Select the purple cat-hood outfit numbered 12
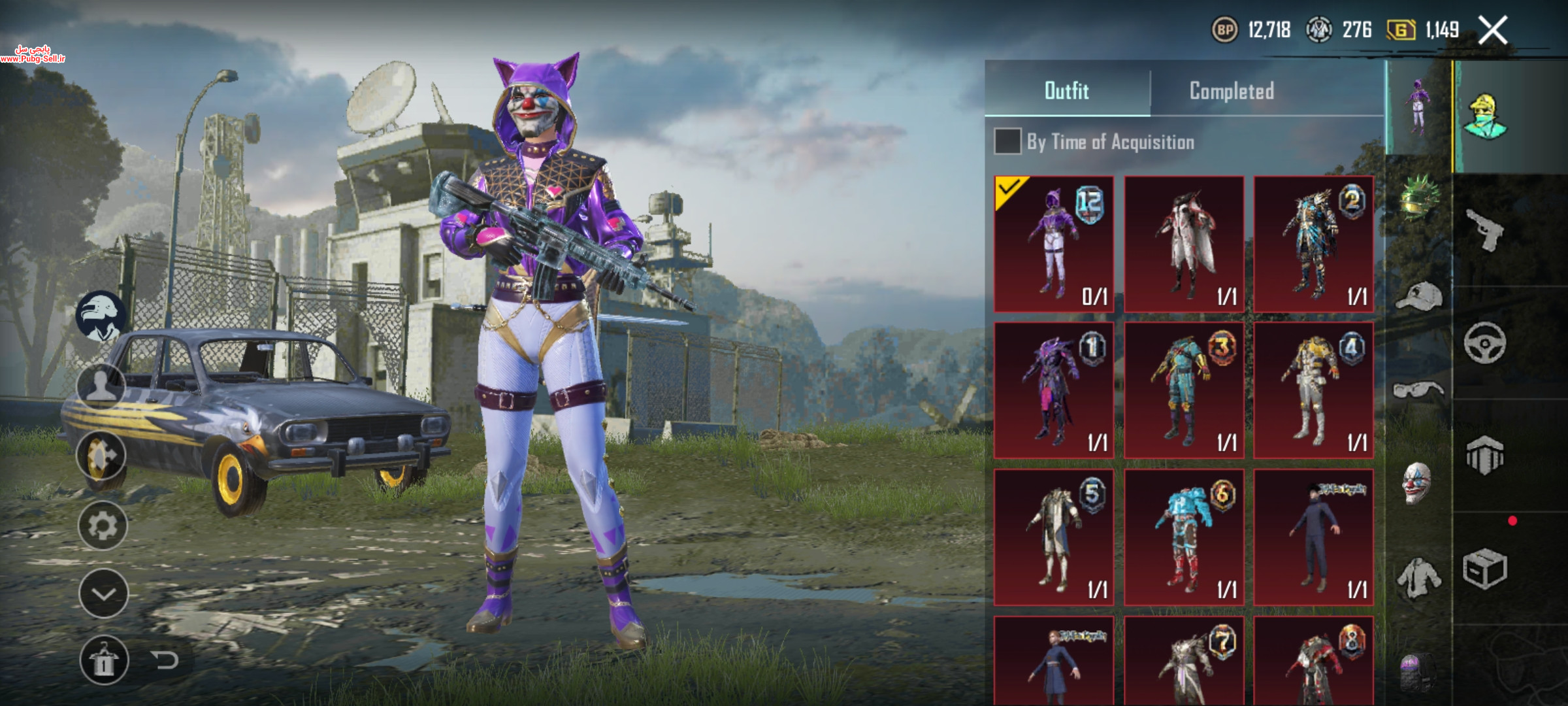Viewport: 1568px width, 706px height. (x=1054, y=244)
